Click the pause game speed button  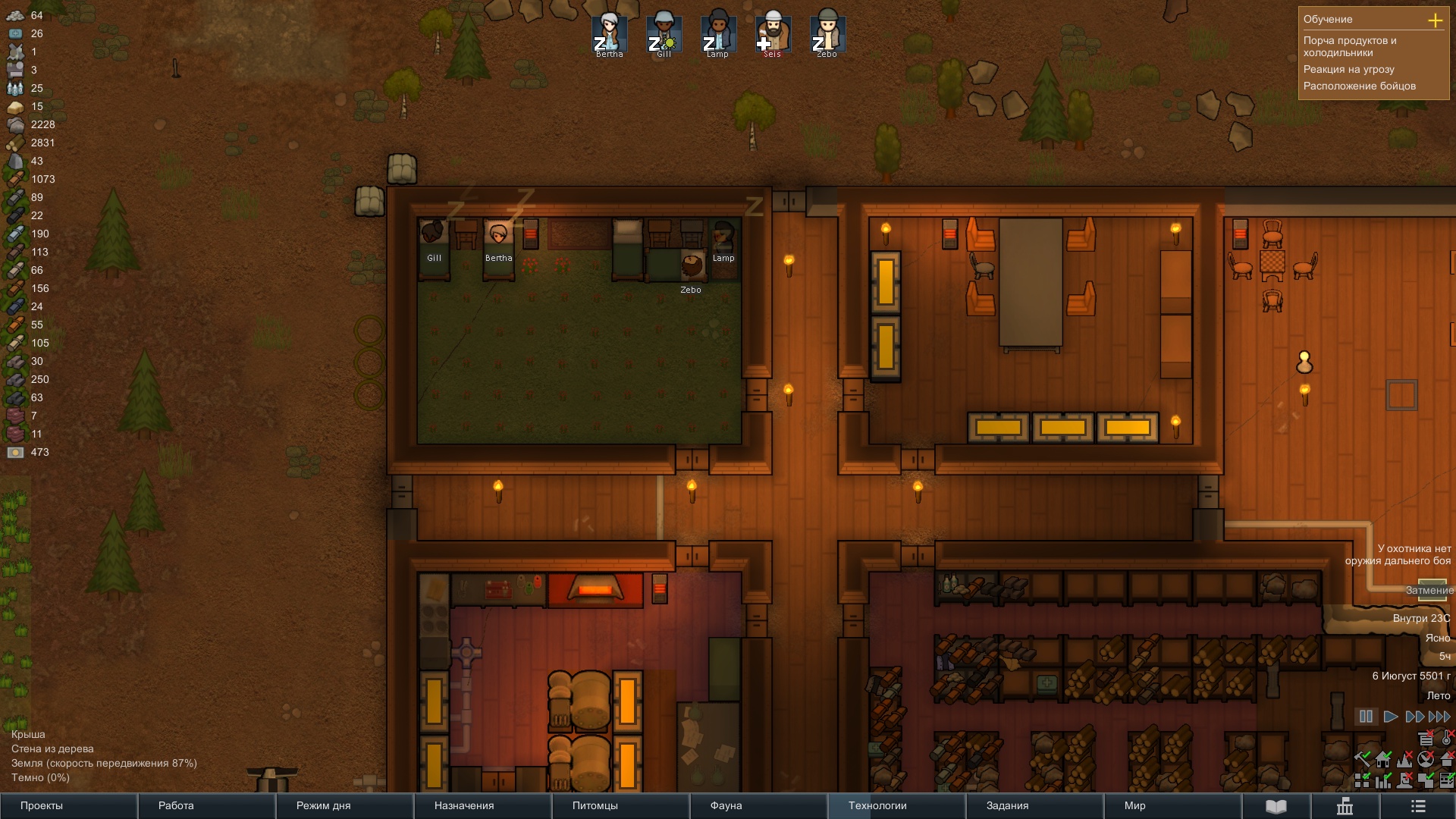1366,717
